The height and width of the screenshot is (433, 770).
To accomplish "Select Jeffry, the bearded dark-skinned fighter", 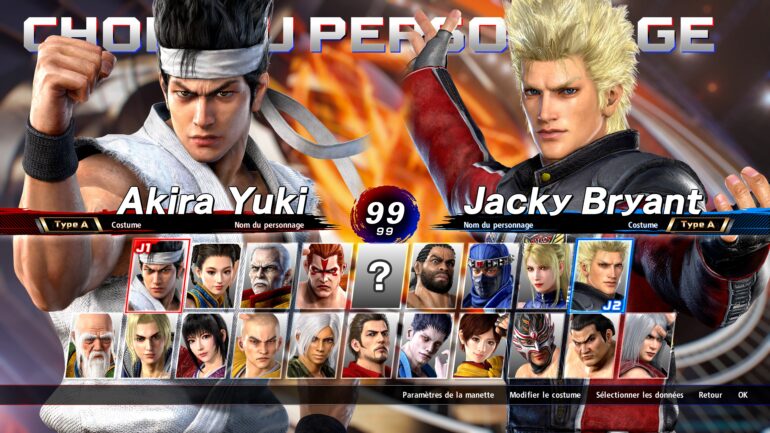I will coord(435,275).
